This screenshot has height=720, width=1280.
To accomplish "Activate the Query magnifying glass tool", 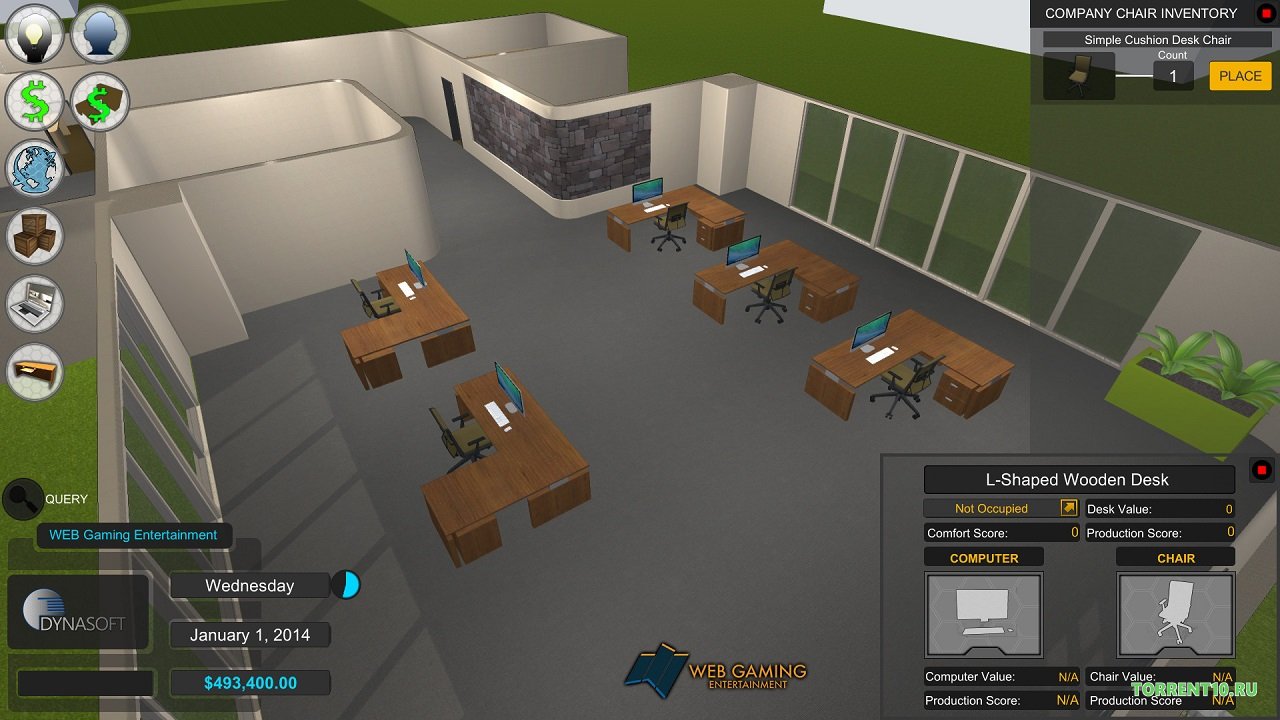I will pyautogui.click(x=22, y=498).
